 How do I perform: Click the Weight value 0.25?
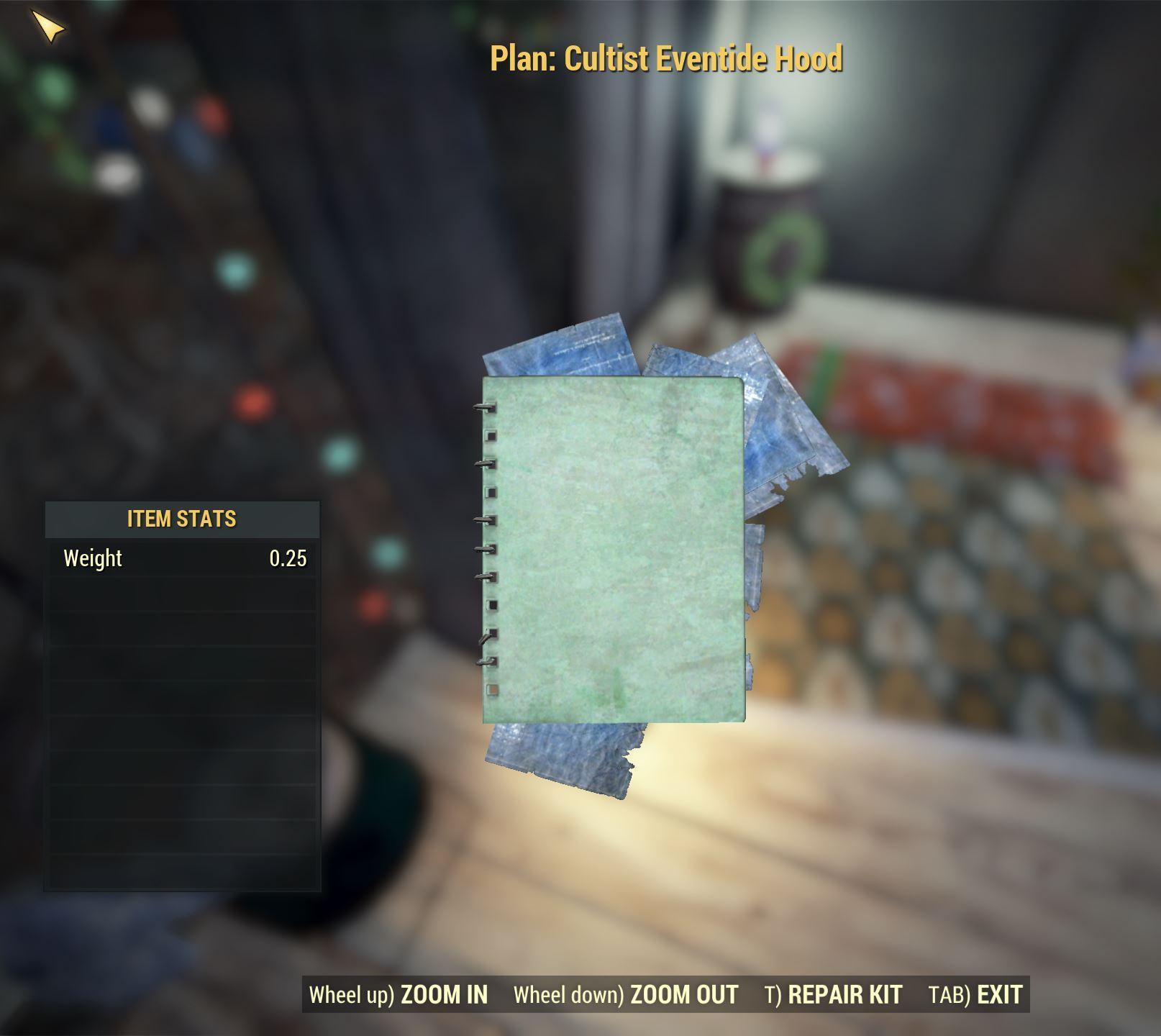pos(287,556)
